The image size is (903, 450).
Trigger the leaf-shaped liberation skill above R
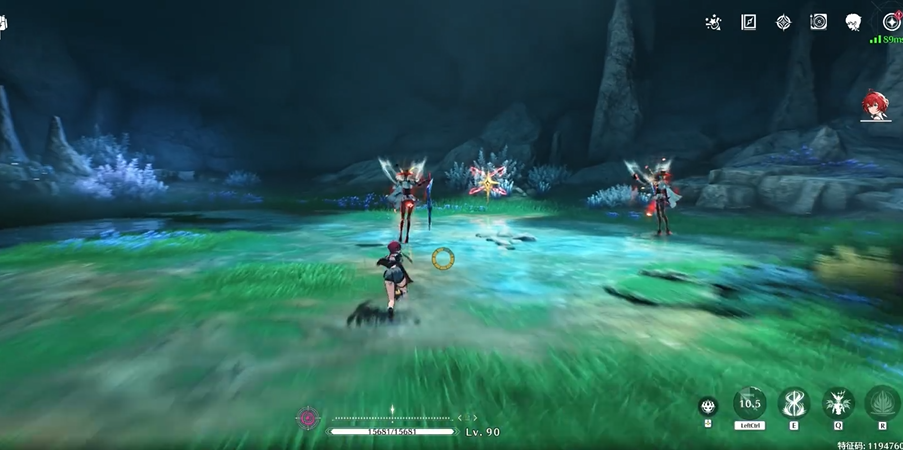[x=882, y=403]
